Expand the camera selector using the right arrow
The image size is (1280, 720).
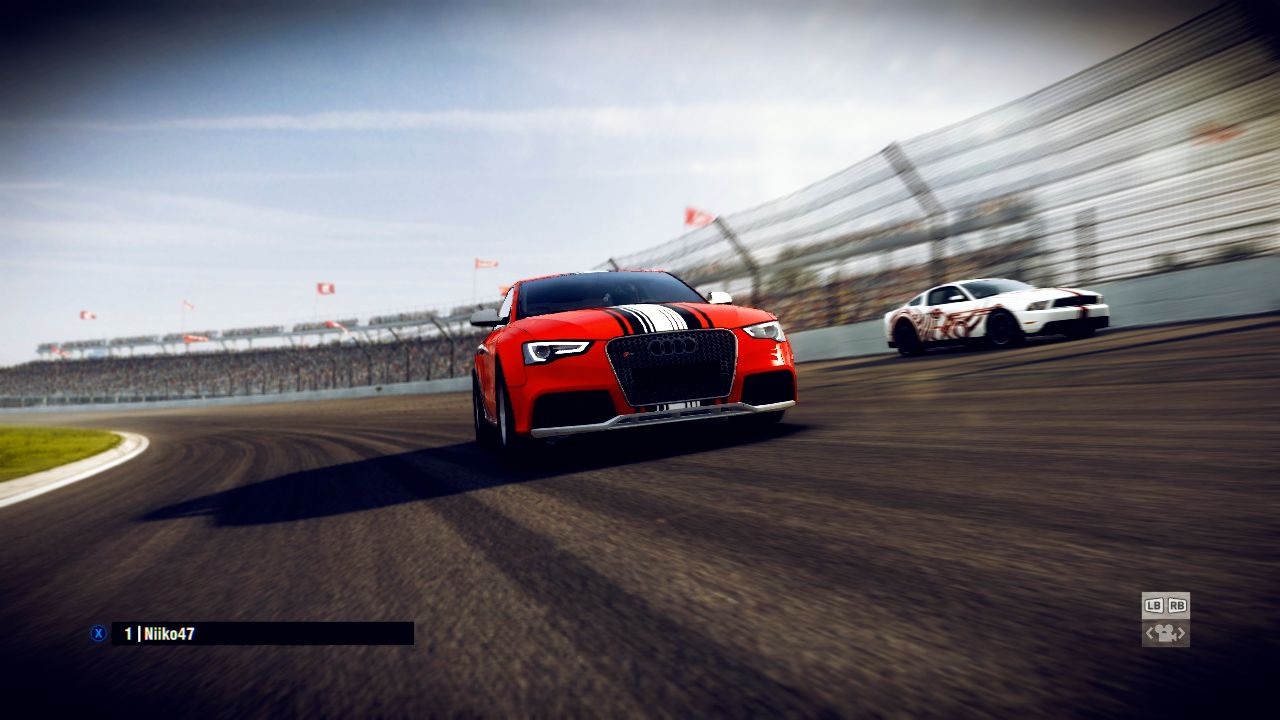tap(1181, 634)
